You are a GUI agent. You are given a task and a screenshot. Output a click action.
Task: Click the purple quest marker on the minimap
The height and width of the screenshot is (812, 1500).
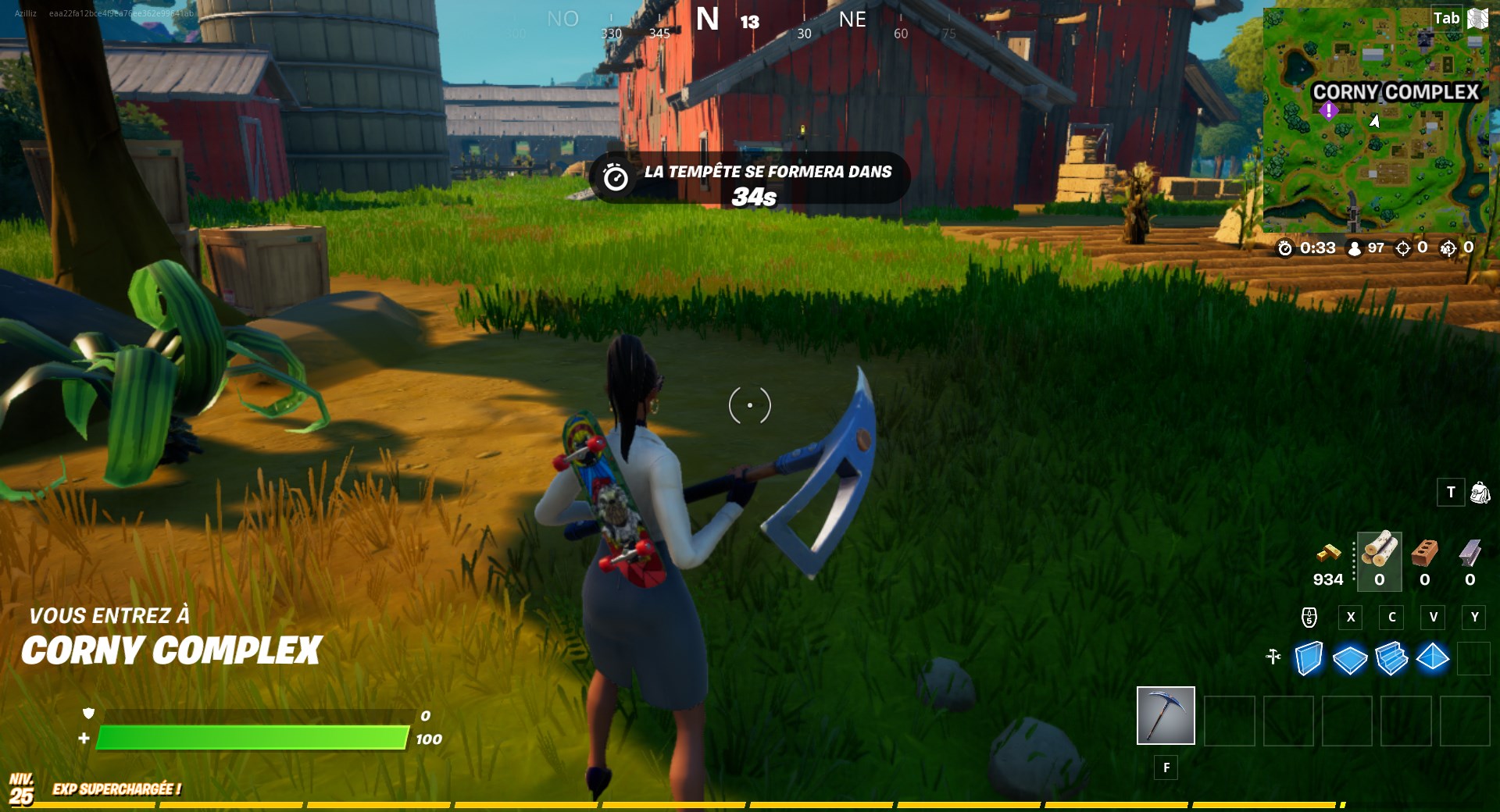coord(1329,111)
